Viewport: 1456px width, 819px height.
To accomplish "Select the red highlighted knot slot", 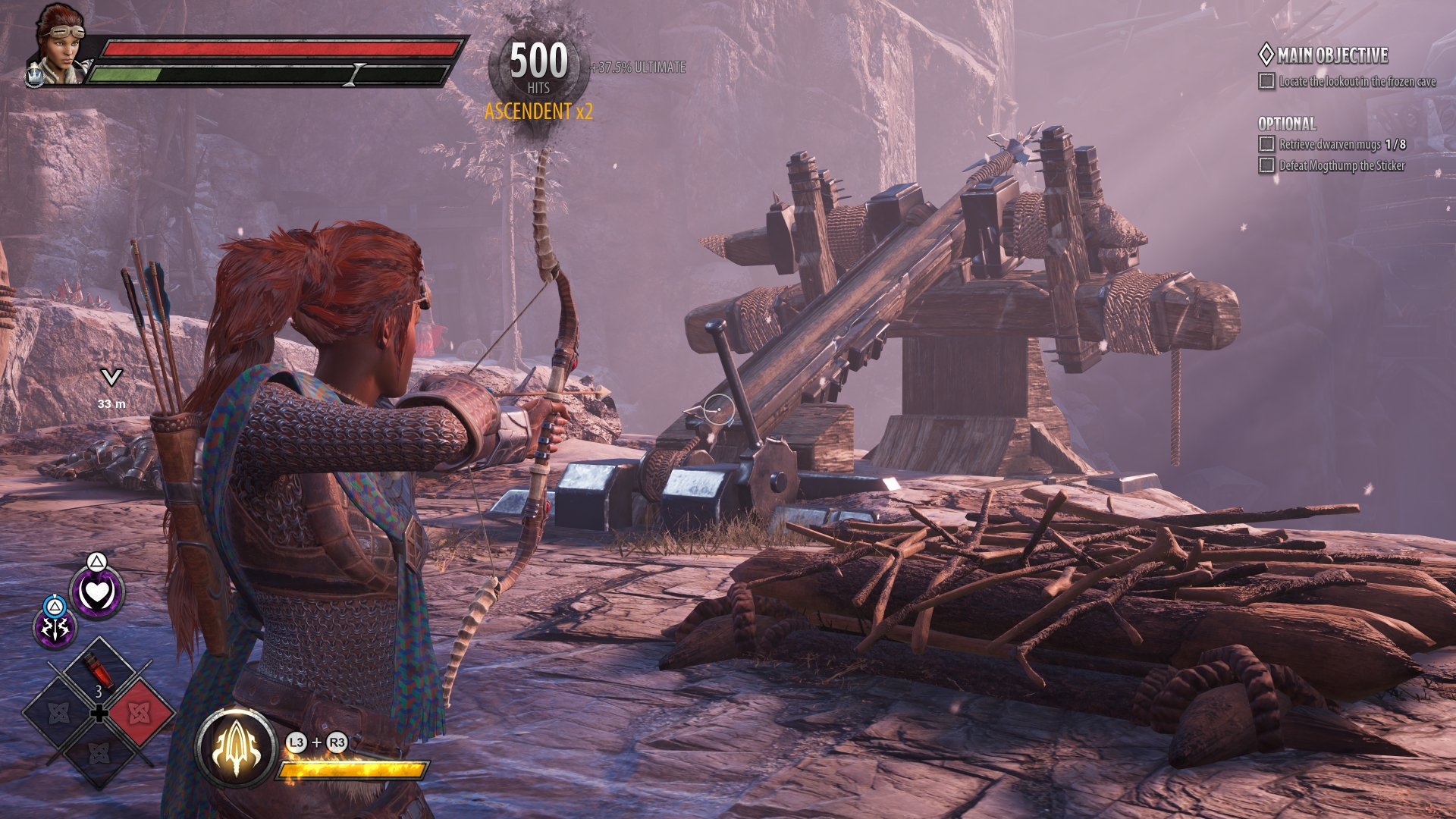I will click(x=139, y=713).
